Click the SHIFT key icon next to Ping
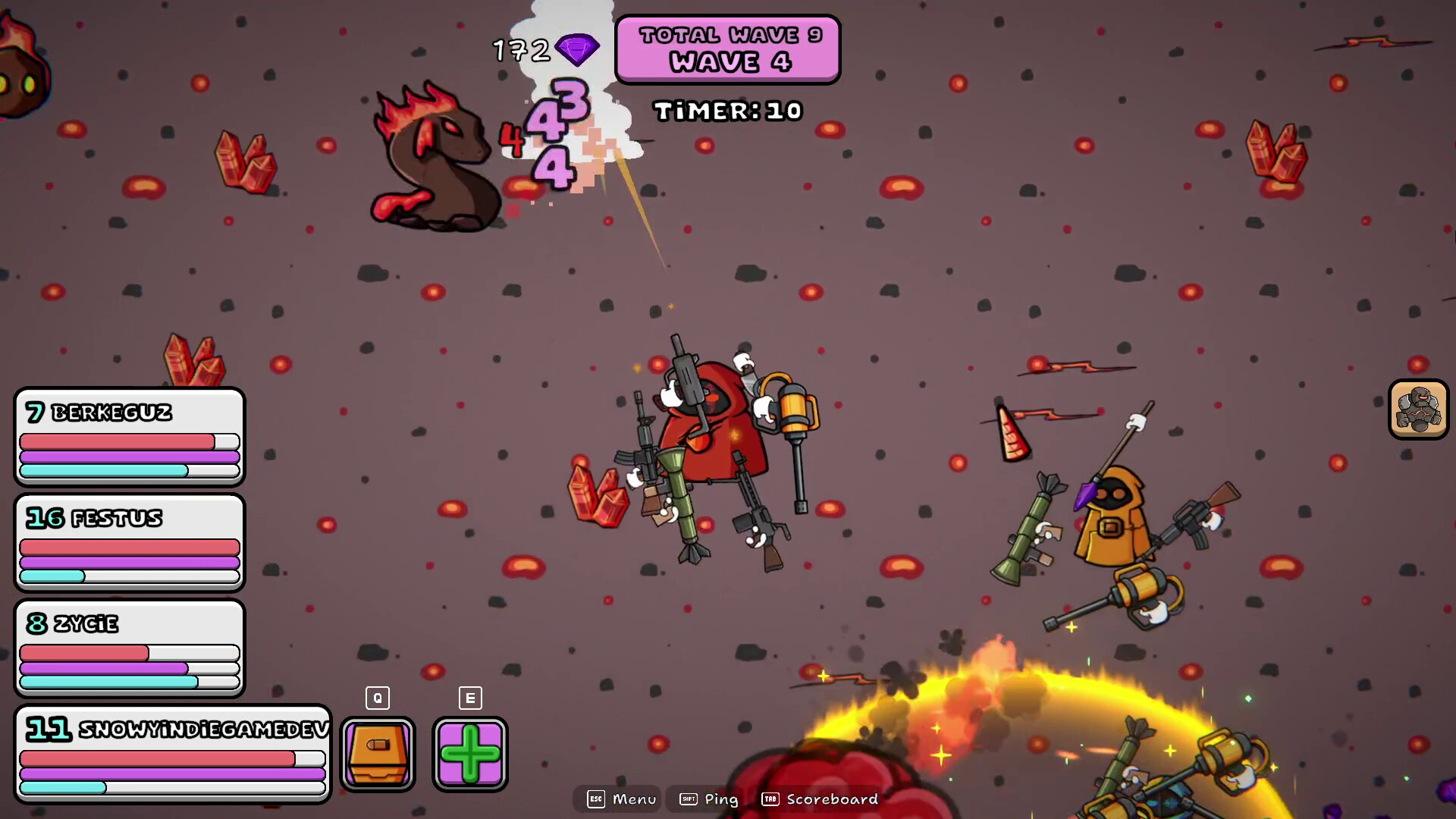The width and height of the screenshot is (1456, 819). click(x=689, y=799)
